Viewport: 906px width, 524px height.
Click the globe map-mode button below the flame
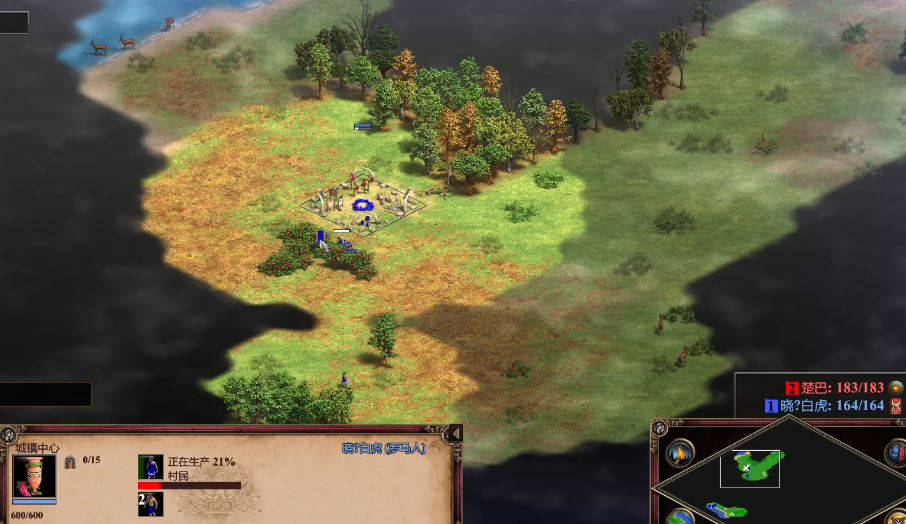[681, 516]
